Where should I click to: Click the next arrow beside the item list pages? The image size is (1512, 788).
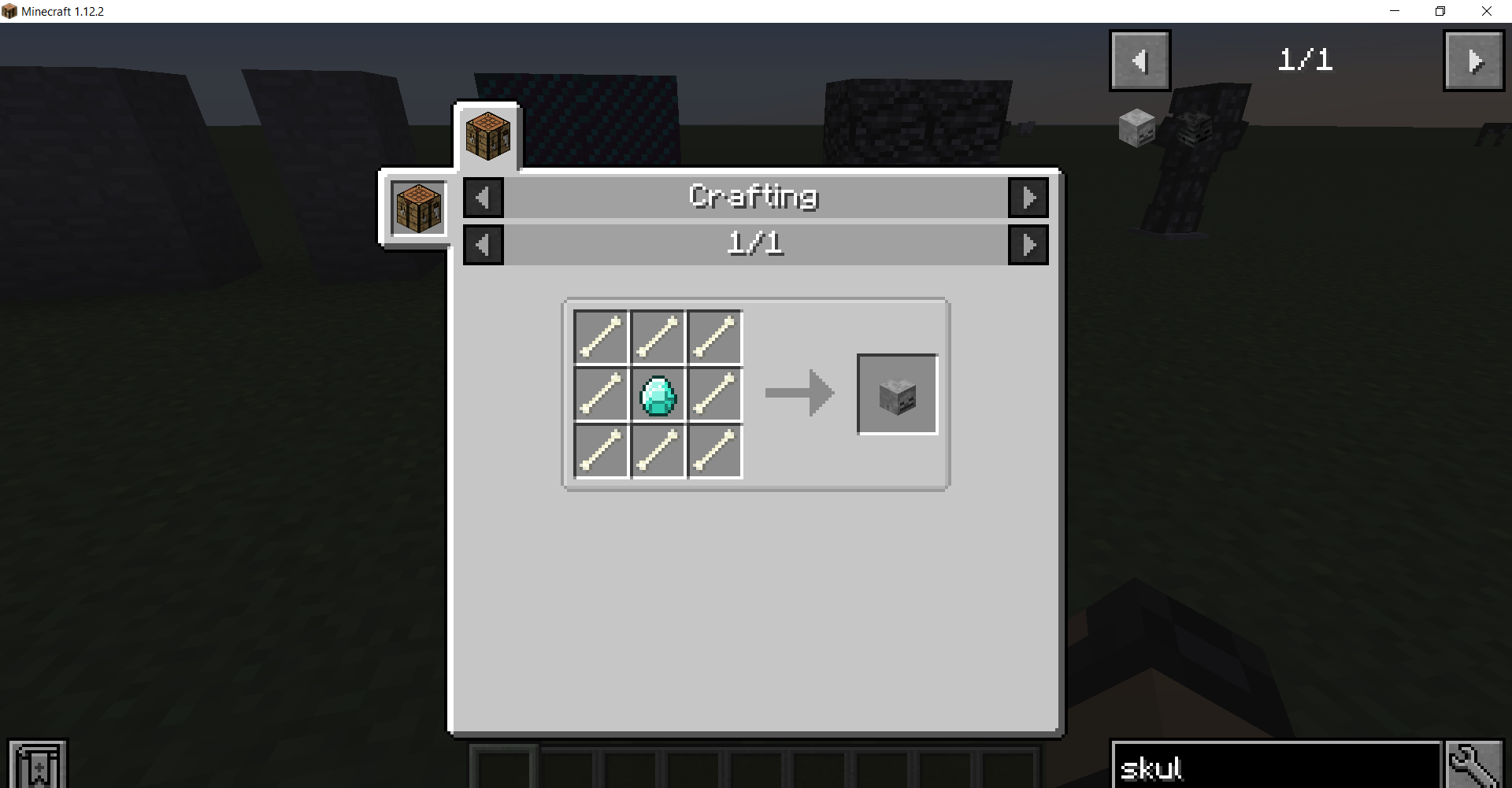[1474, 61]
